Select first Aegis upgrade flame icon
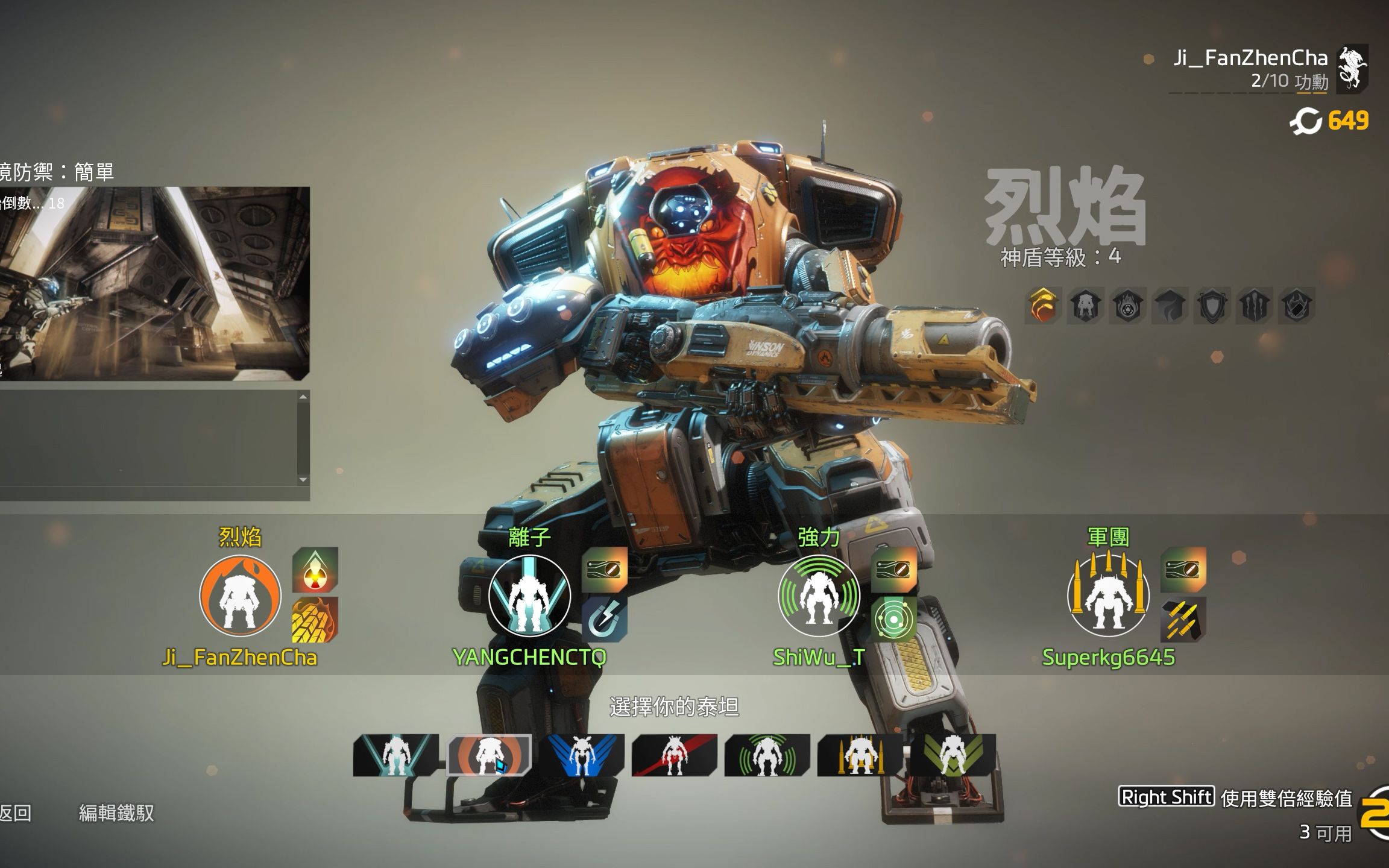1389x868 pixels. click(x=1044, y=305)
